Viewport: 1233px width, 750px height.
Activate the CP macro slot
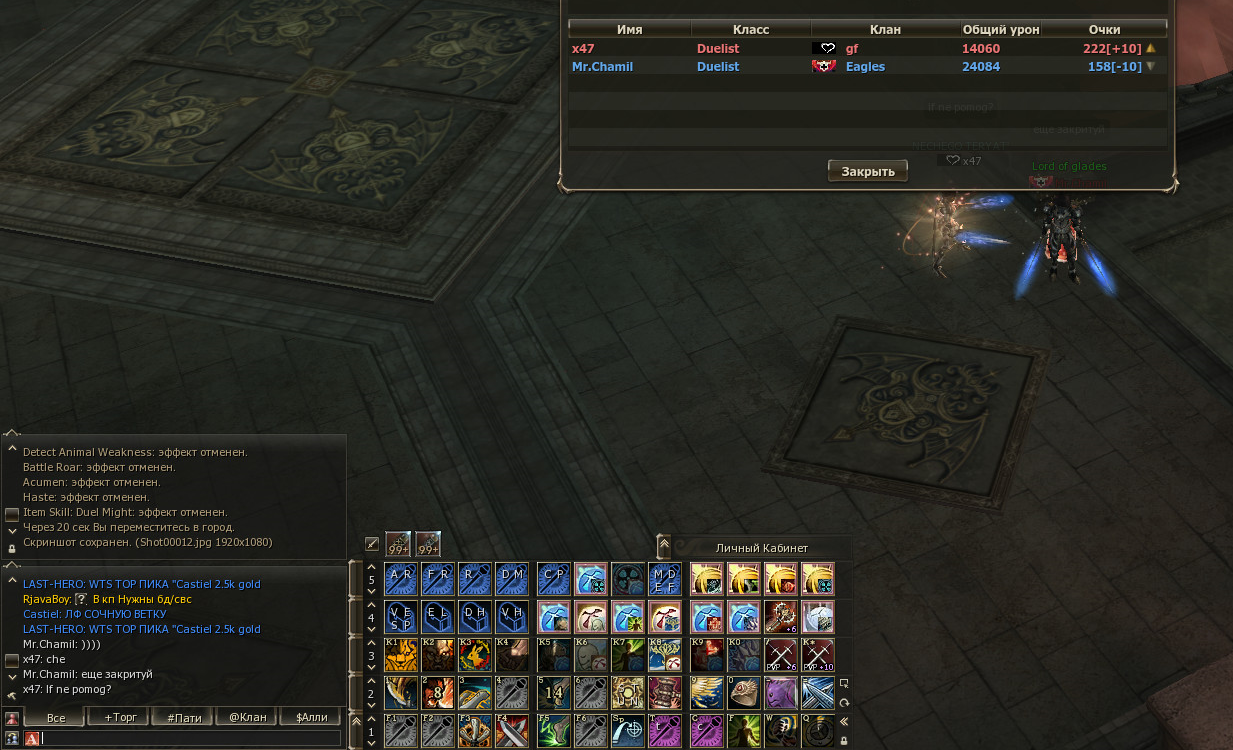click(x=553, y=579)
